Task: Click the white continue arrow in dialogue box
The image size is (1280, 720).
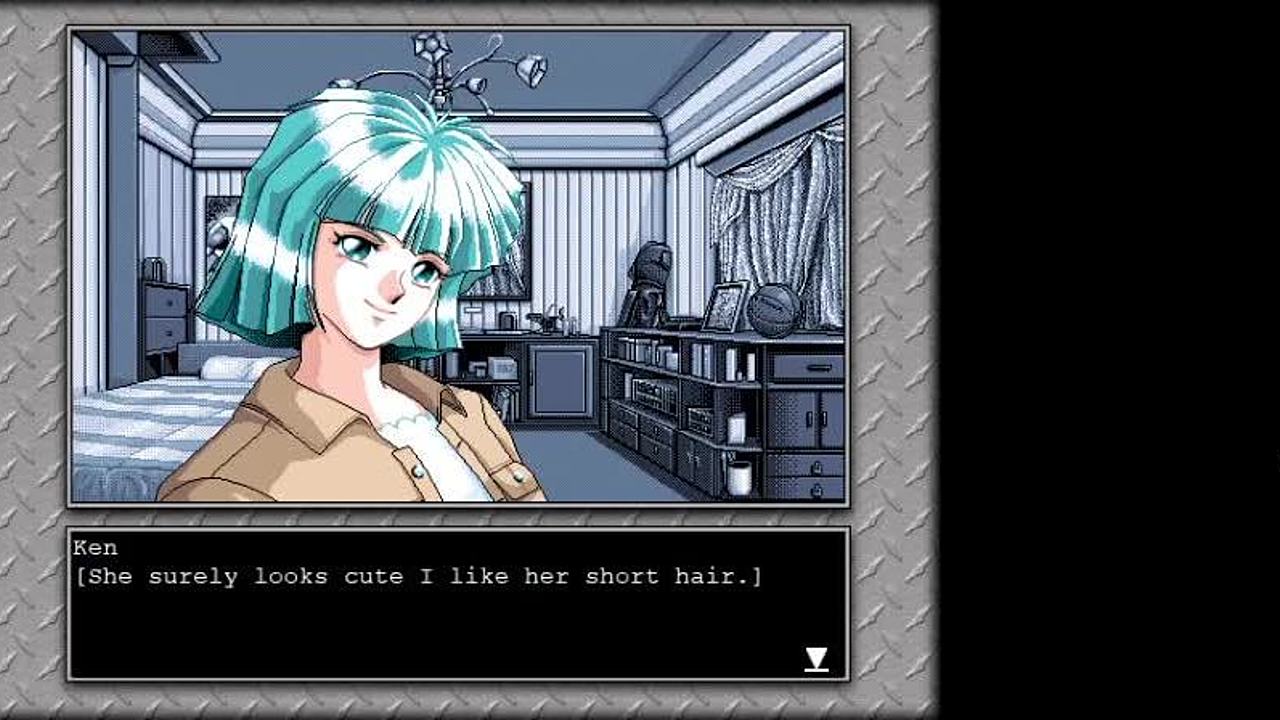Action: (x=816, y=659)
